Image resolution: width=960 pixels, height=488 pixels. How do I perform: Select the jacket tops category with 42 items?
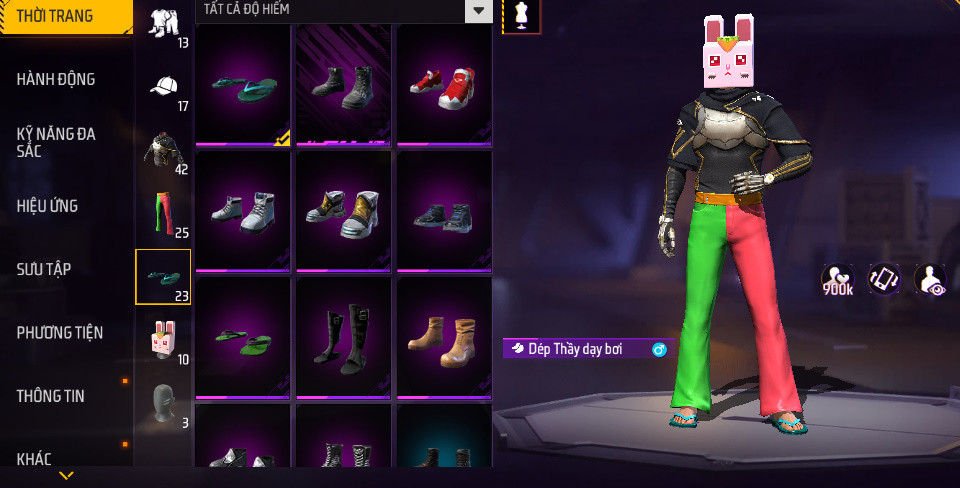pyautogui.click(x=164, y=151)
